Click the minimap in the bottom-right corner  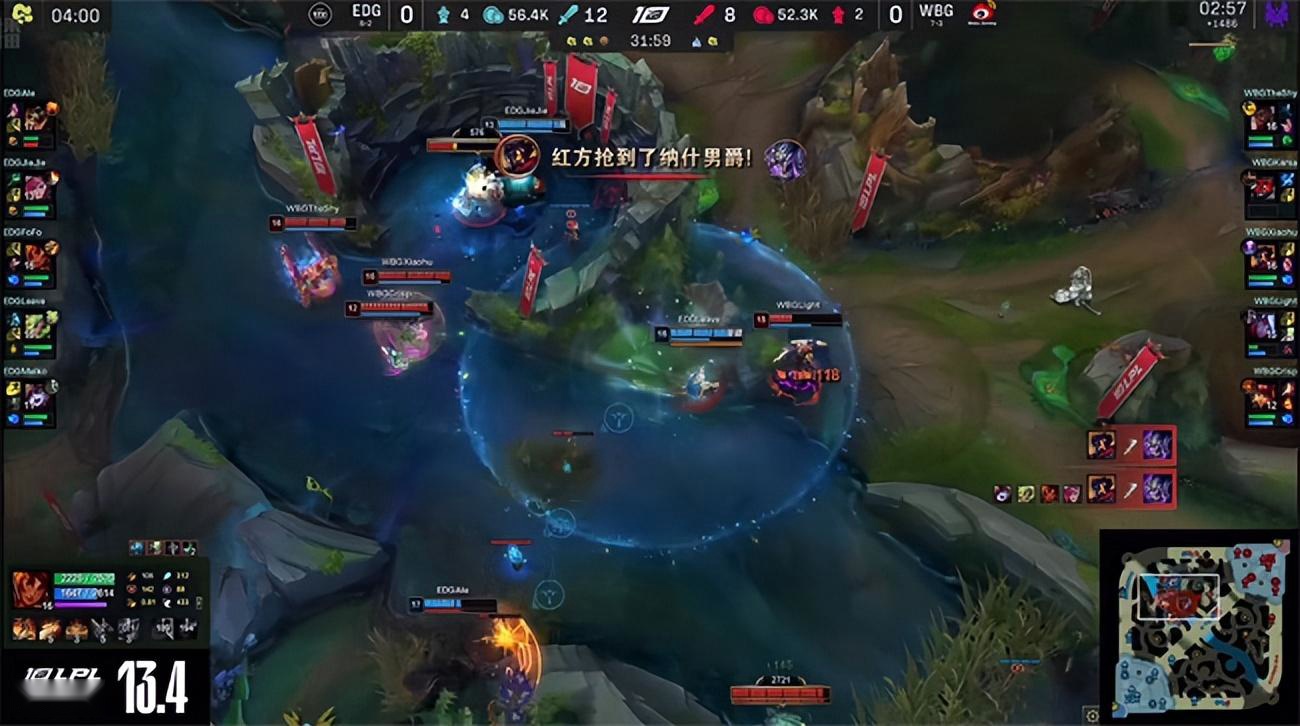(x=1200, y=625)
